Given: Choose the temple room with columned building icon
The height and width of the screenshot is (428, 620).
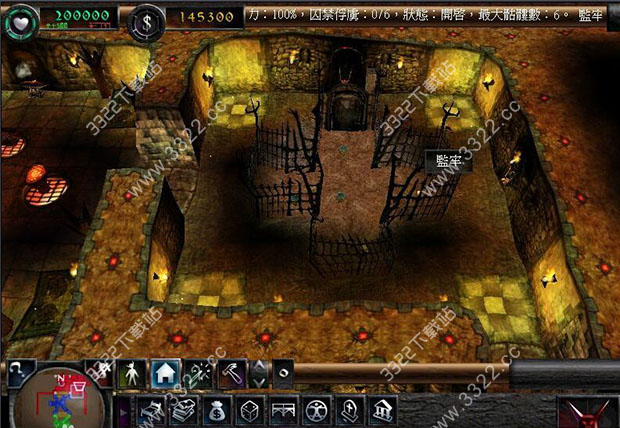Looking at the screenshot, I should click(x=382, y=410).
